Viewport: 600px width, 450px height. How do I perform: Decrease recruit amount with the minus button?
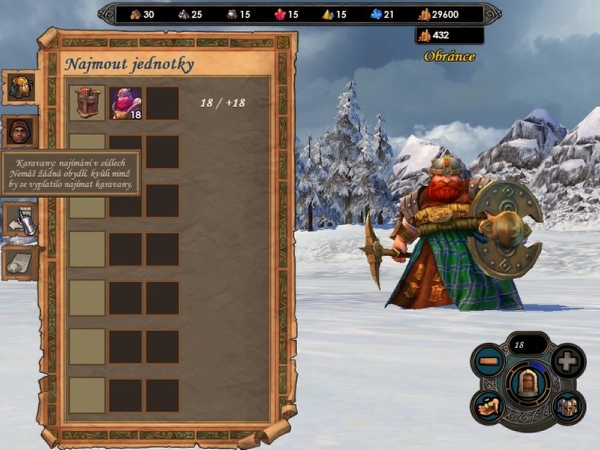[490, 360]
